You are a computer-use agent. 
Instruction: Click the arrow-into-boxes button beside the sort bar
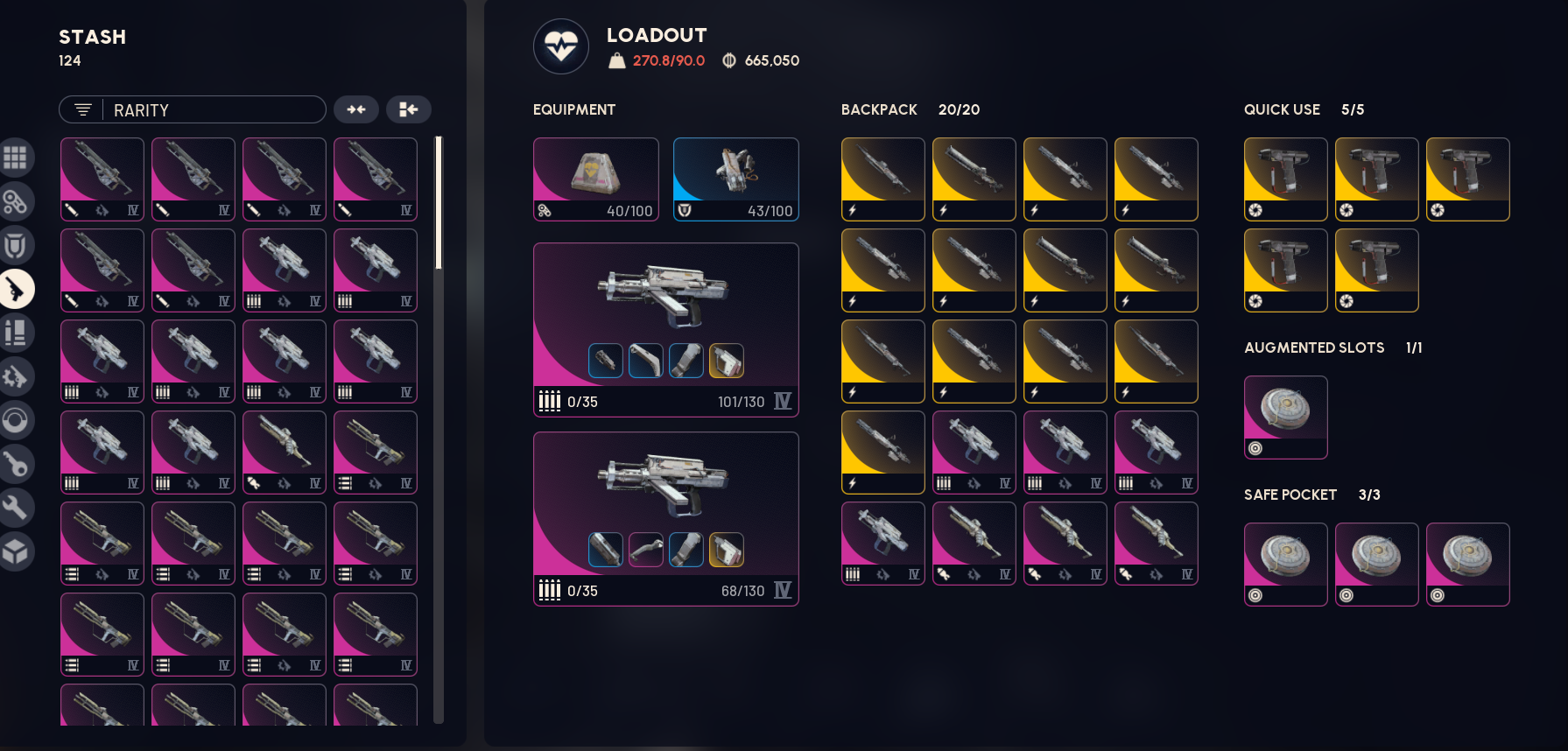409,109
